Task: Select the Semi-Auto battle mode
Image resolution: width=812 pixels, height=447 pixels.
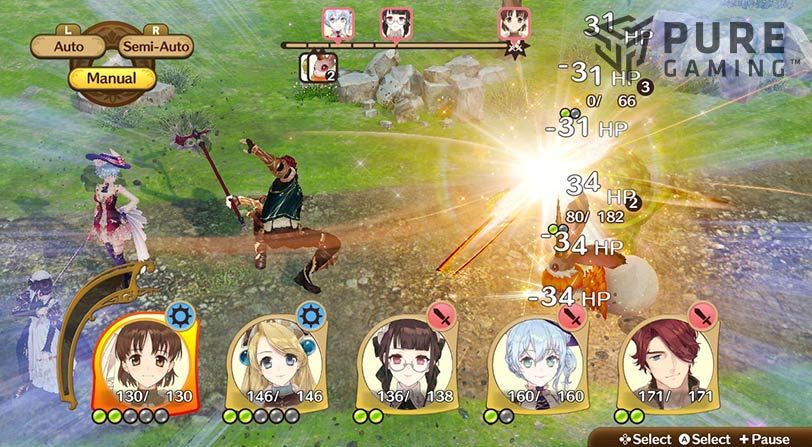Action: point(155,46)
